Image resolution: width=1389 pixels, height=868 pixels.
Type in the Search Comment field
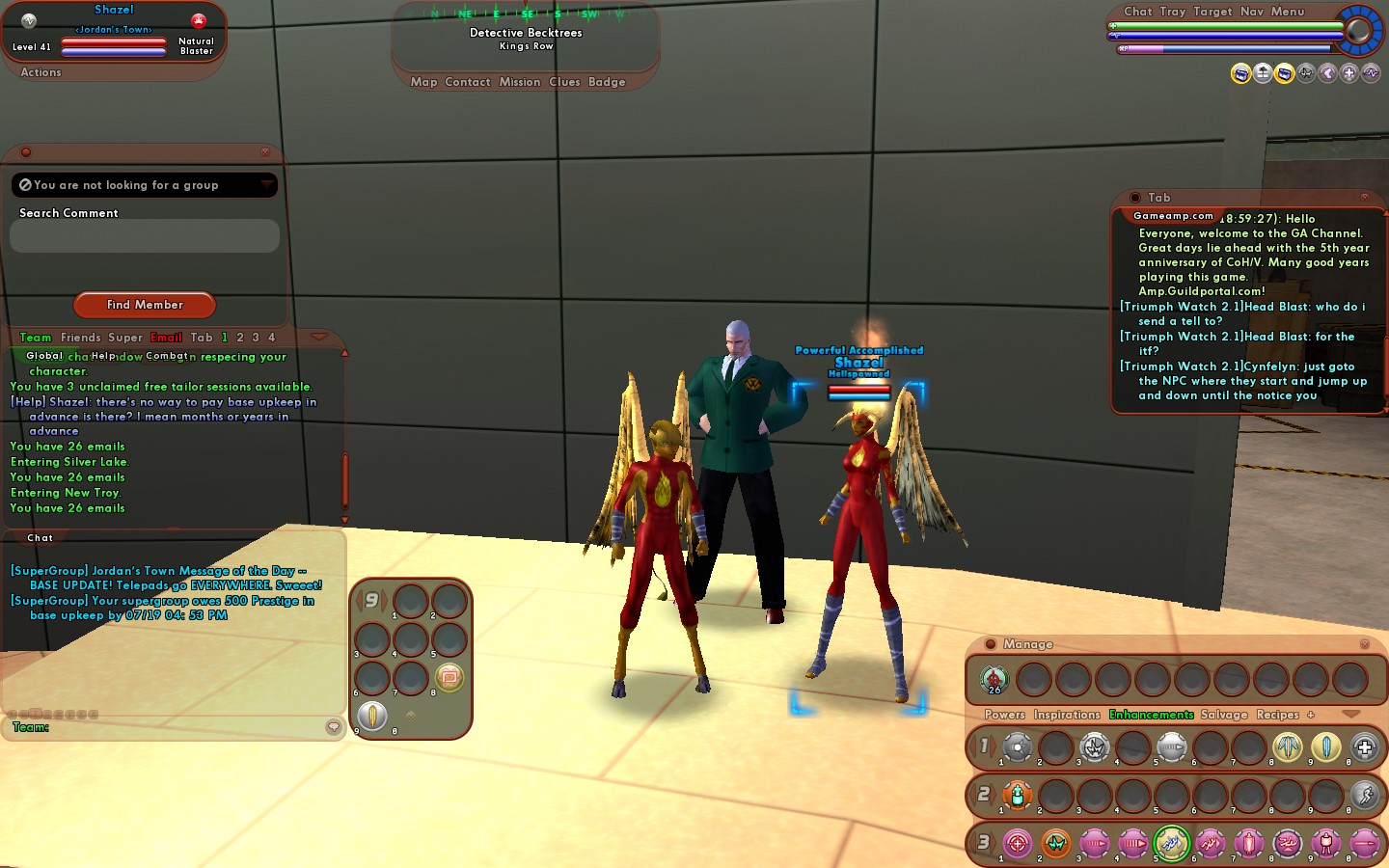point(145,236)
